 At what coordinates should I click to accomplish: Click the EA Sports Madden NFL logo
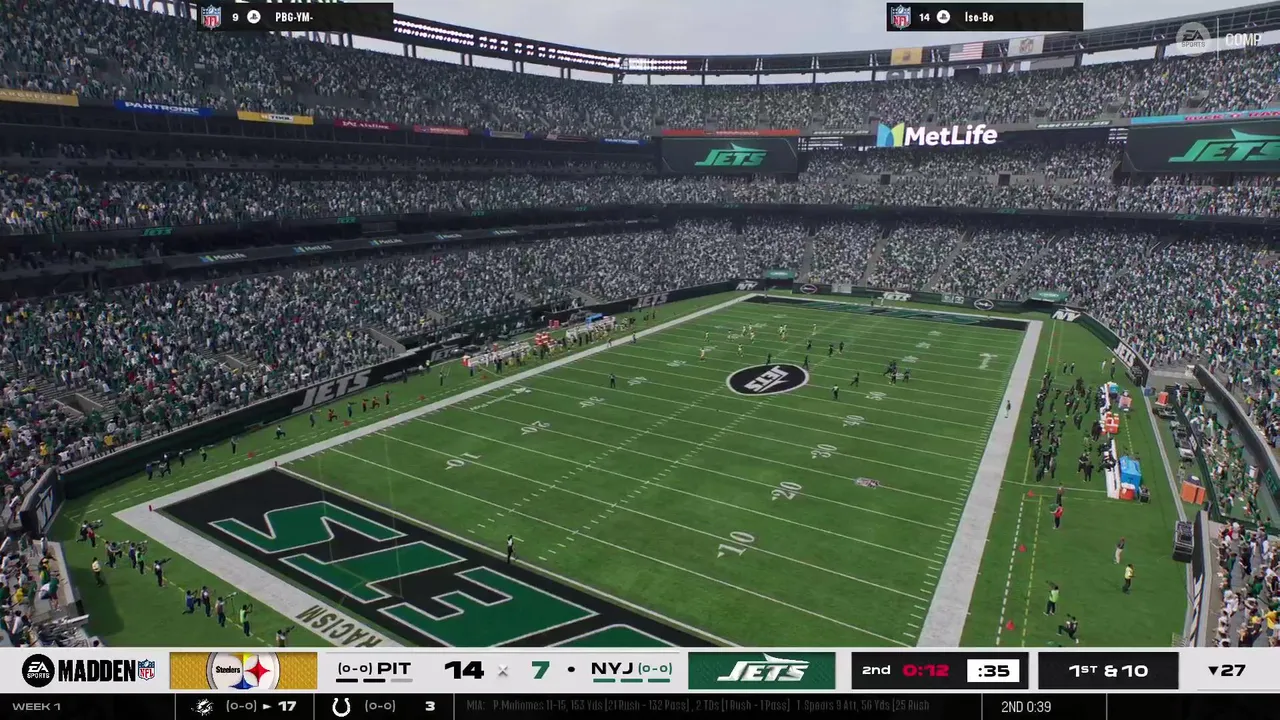(88, 671)
